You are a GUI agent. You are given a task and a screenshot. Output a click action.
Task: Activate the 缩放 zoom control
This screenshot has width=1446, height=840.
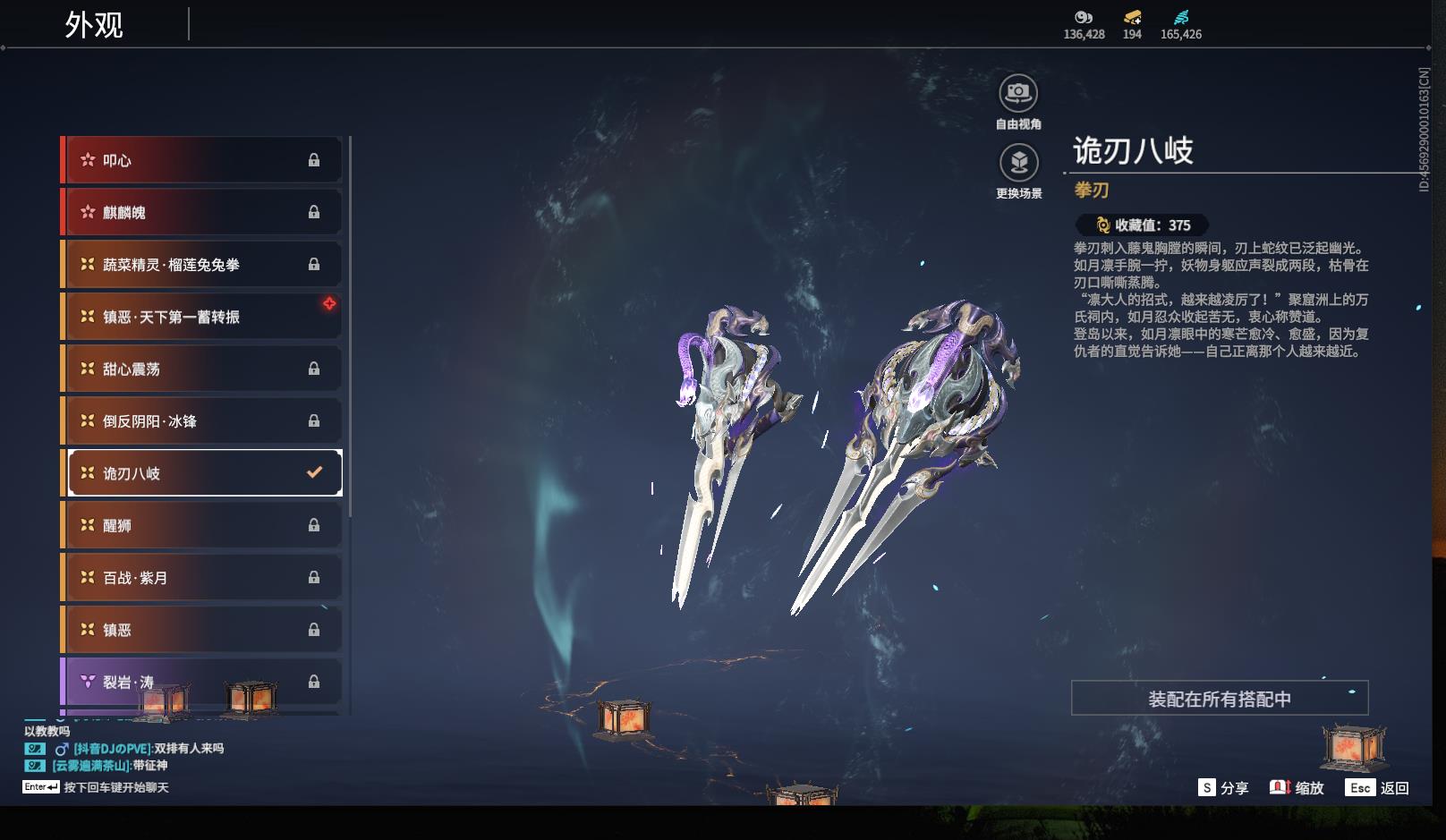[x=1297, y=788]
